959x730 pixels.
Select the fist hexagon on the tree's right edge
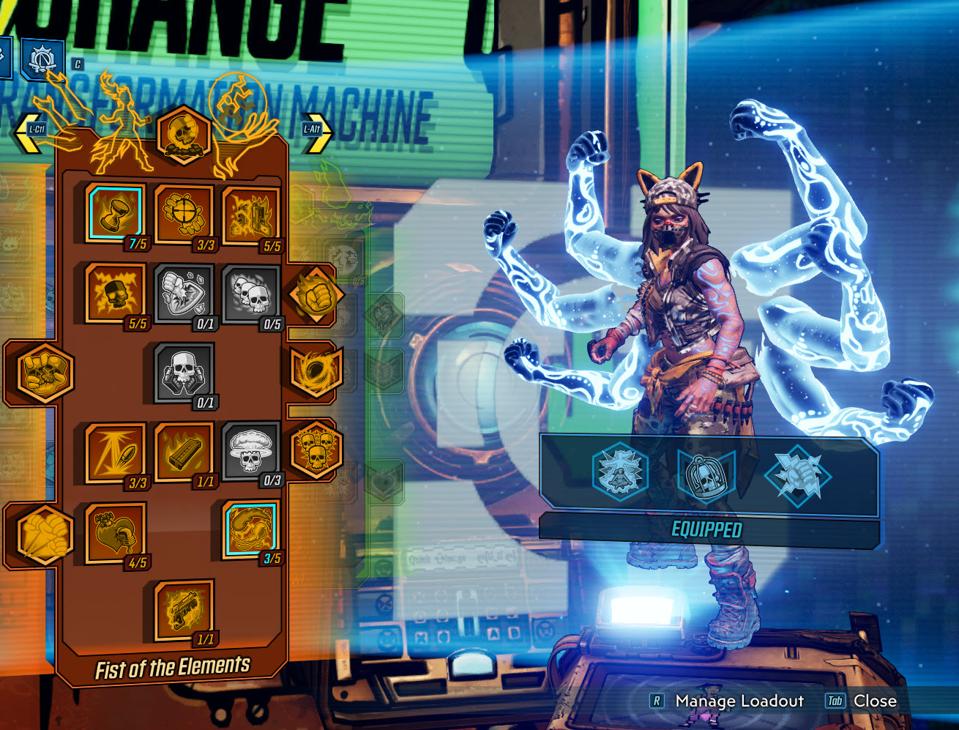[x=316, y=294]
